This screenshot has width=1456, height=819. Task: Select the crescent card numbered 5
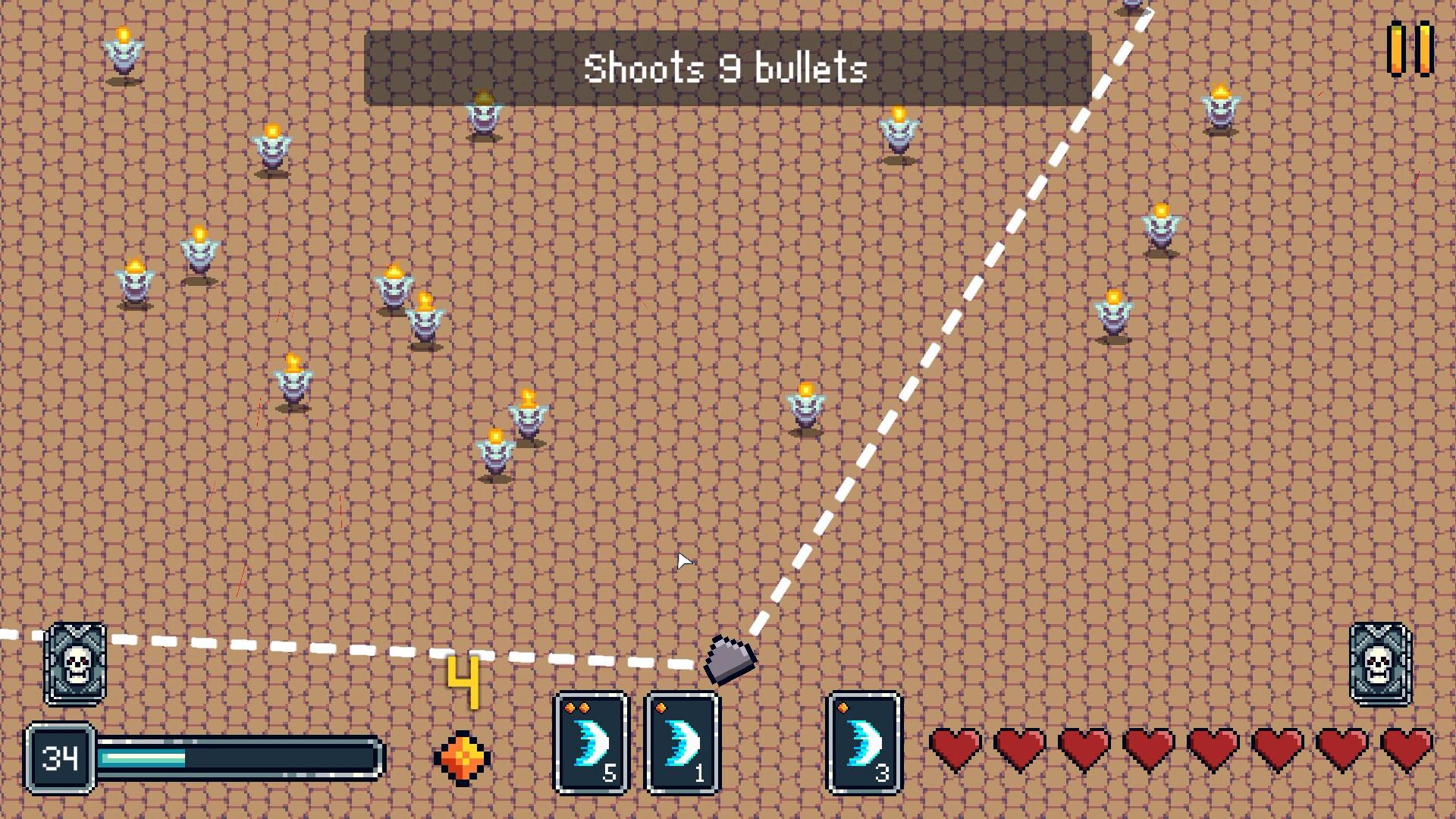[x=591, y=742]
